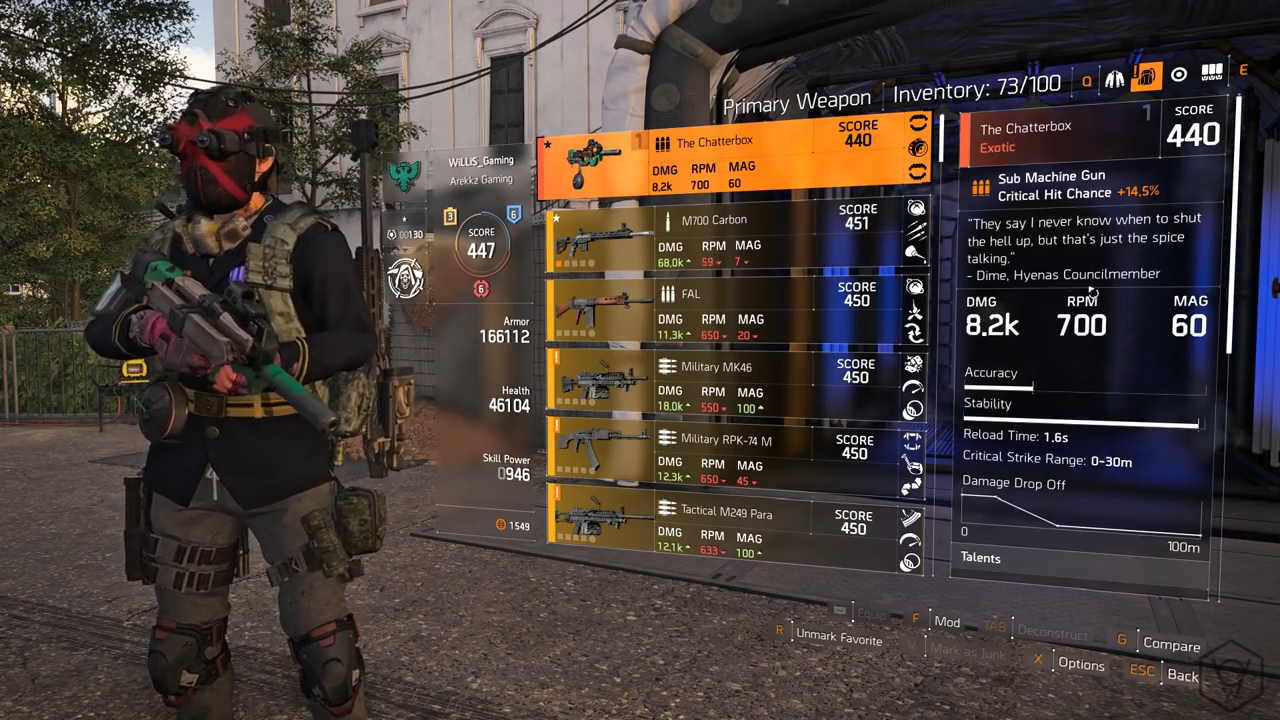Unmark Favorite for the selected weapon
Screen dimensions: 1280x720
coord(838,638)
